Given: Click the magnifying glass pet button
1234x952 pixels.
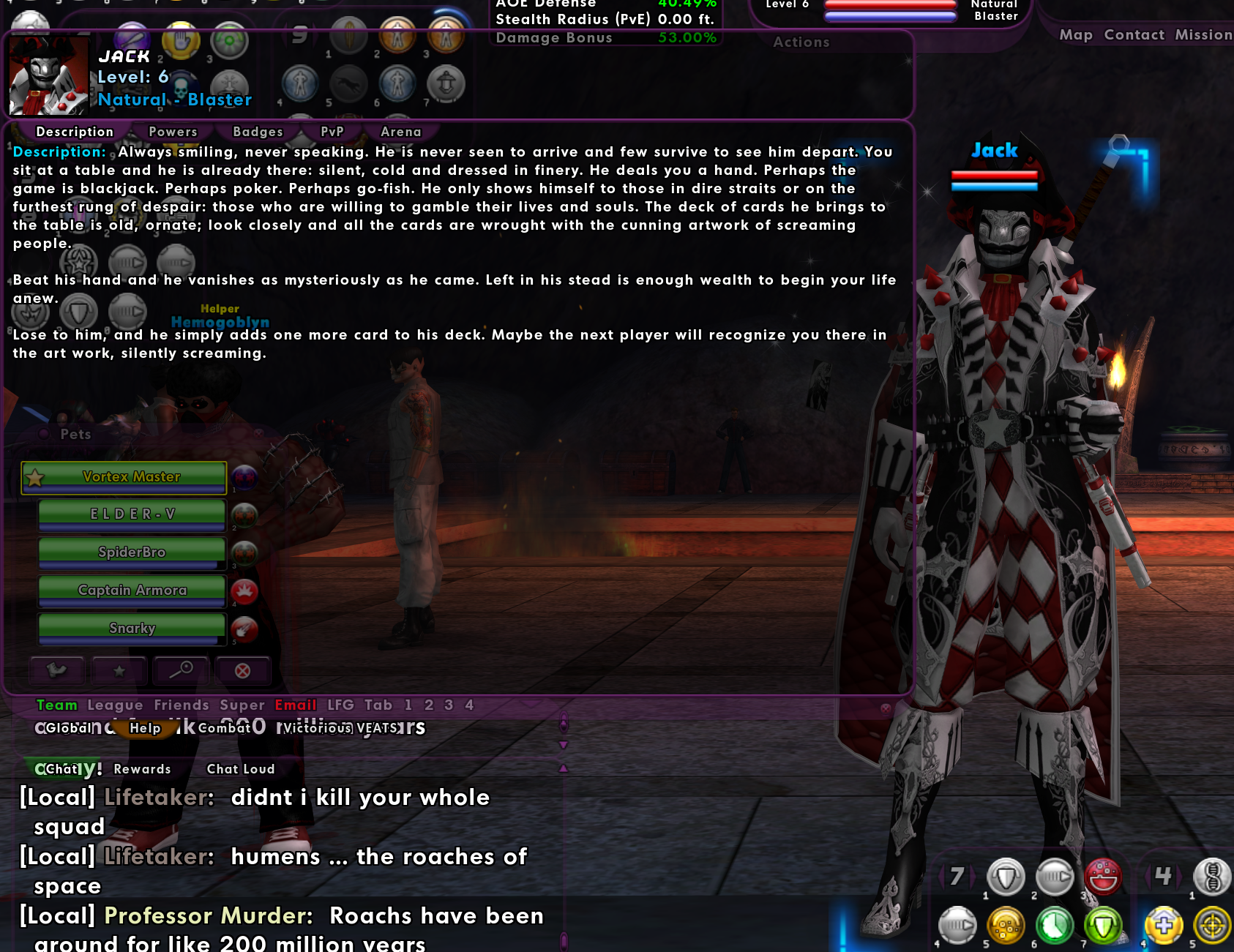Looking at the screenshot, I should tap(181, 670).
